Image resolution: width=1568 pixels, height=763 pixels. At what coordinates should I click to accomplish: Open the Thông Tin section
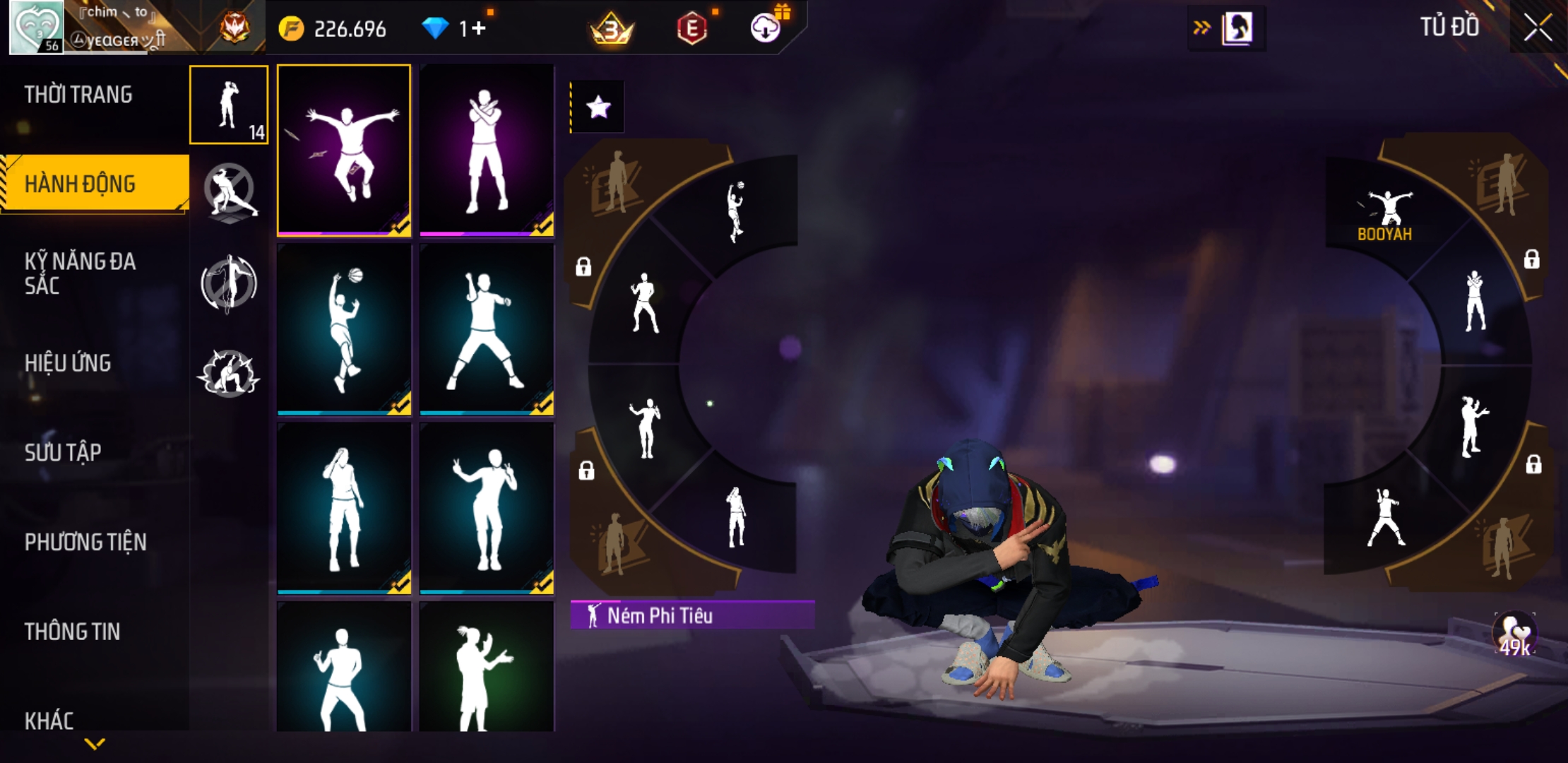[72, 632]
